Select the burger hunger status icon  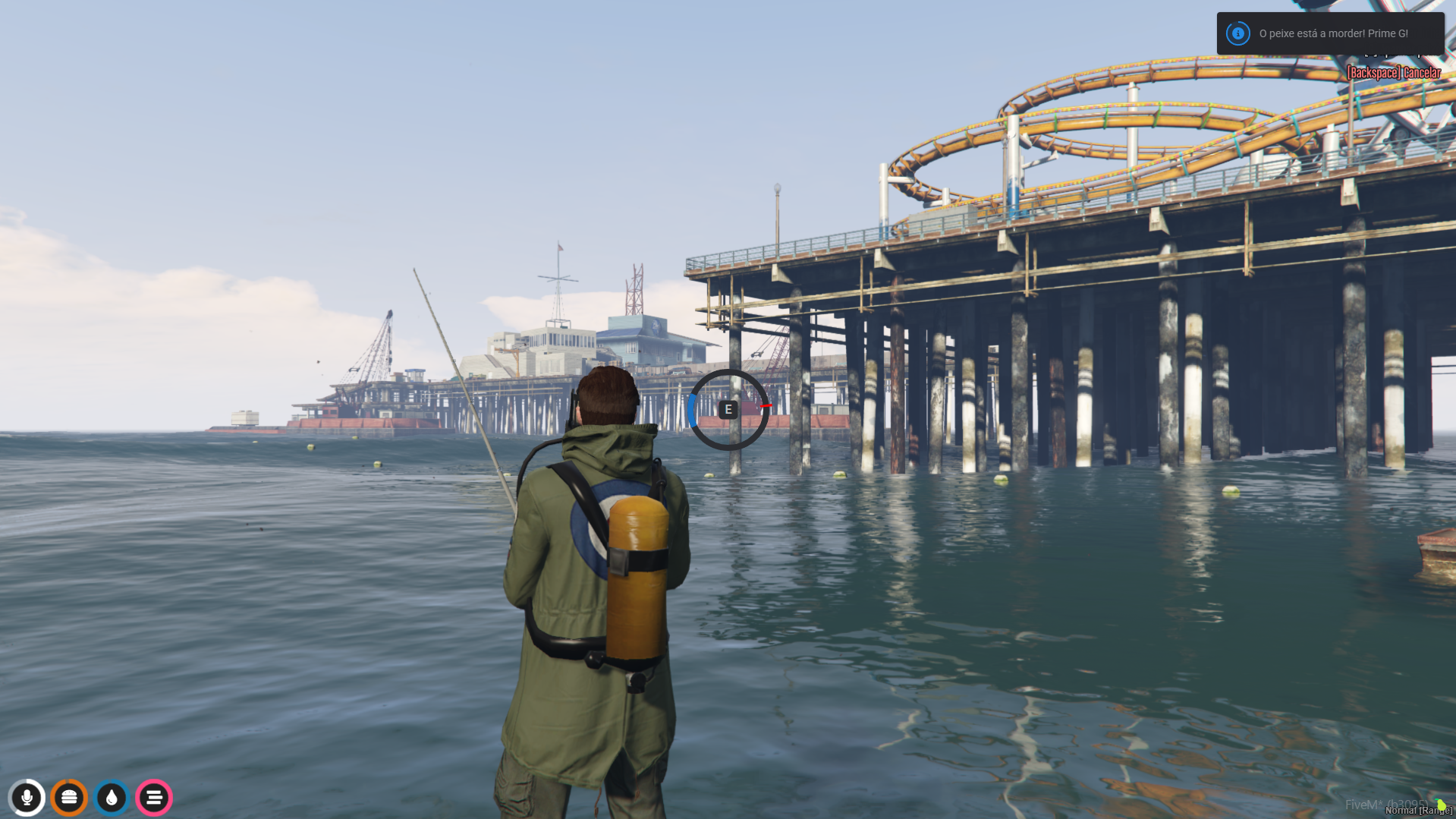point(70,798)
